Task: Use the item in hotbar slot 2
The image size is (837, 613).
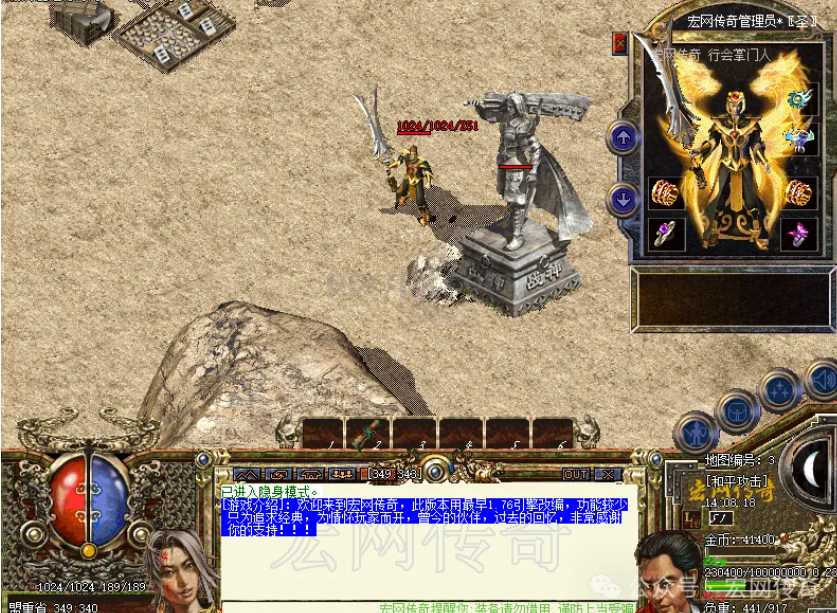Action: click(368, 433)
